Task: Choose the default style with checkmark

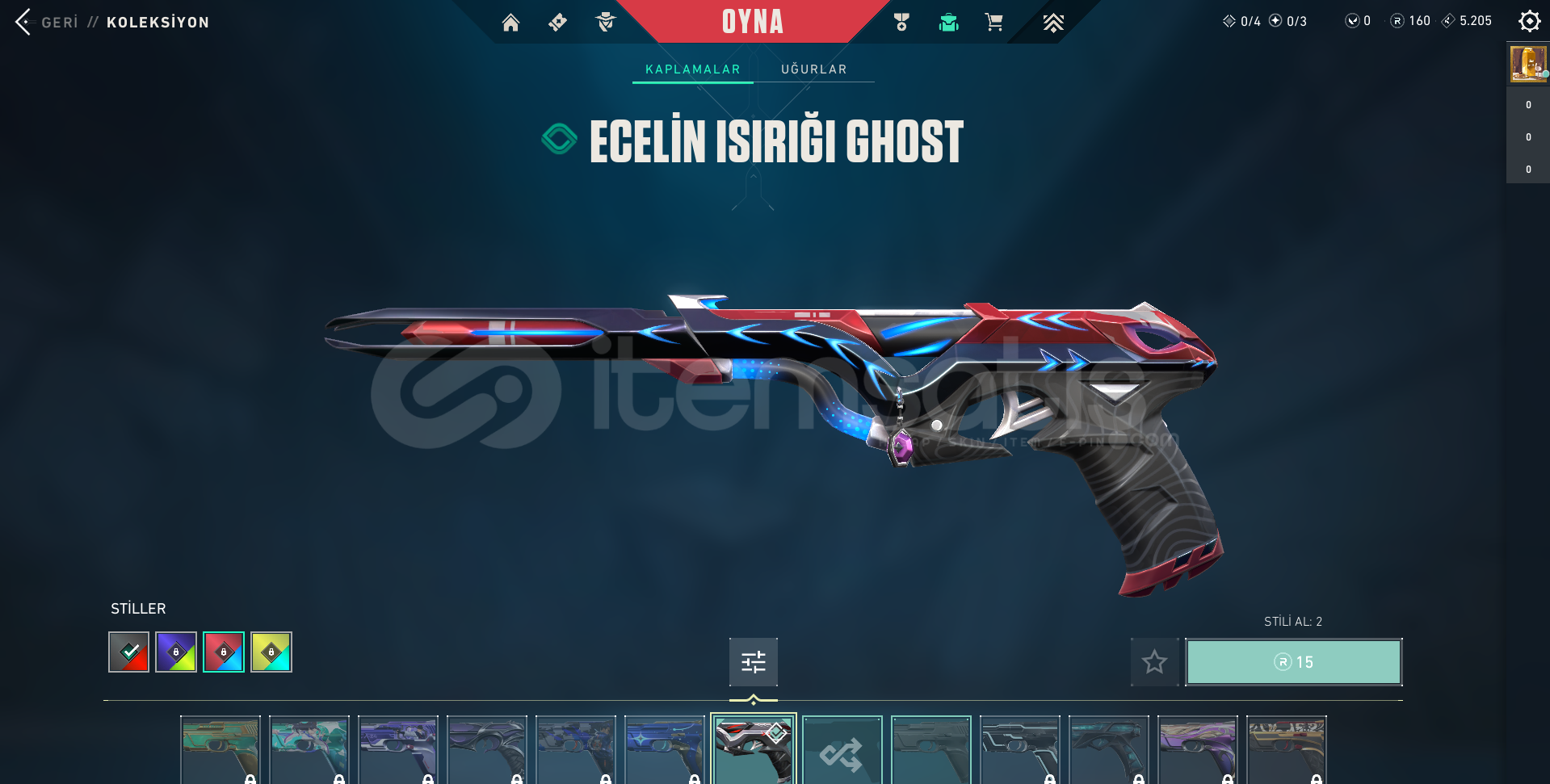Action: pyautogui.click(x=129, y=652)
